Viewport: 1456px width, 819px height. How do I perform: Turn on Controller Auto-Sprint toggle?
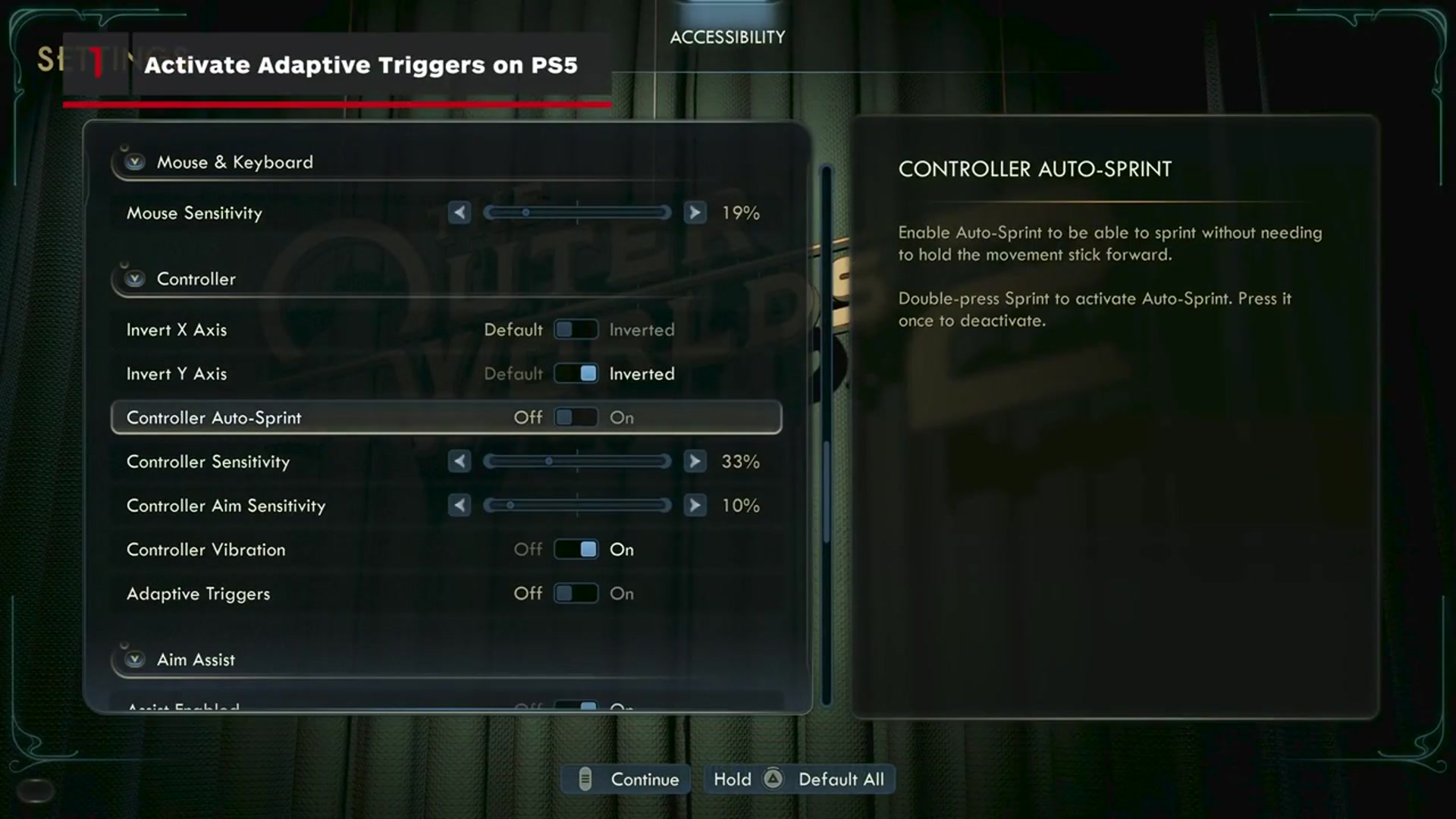click(576, 418)
